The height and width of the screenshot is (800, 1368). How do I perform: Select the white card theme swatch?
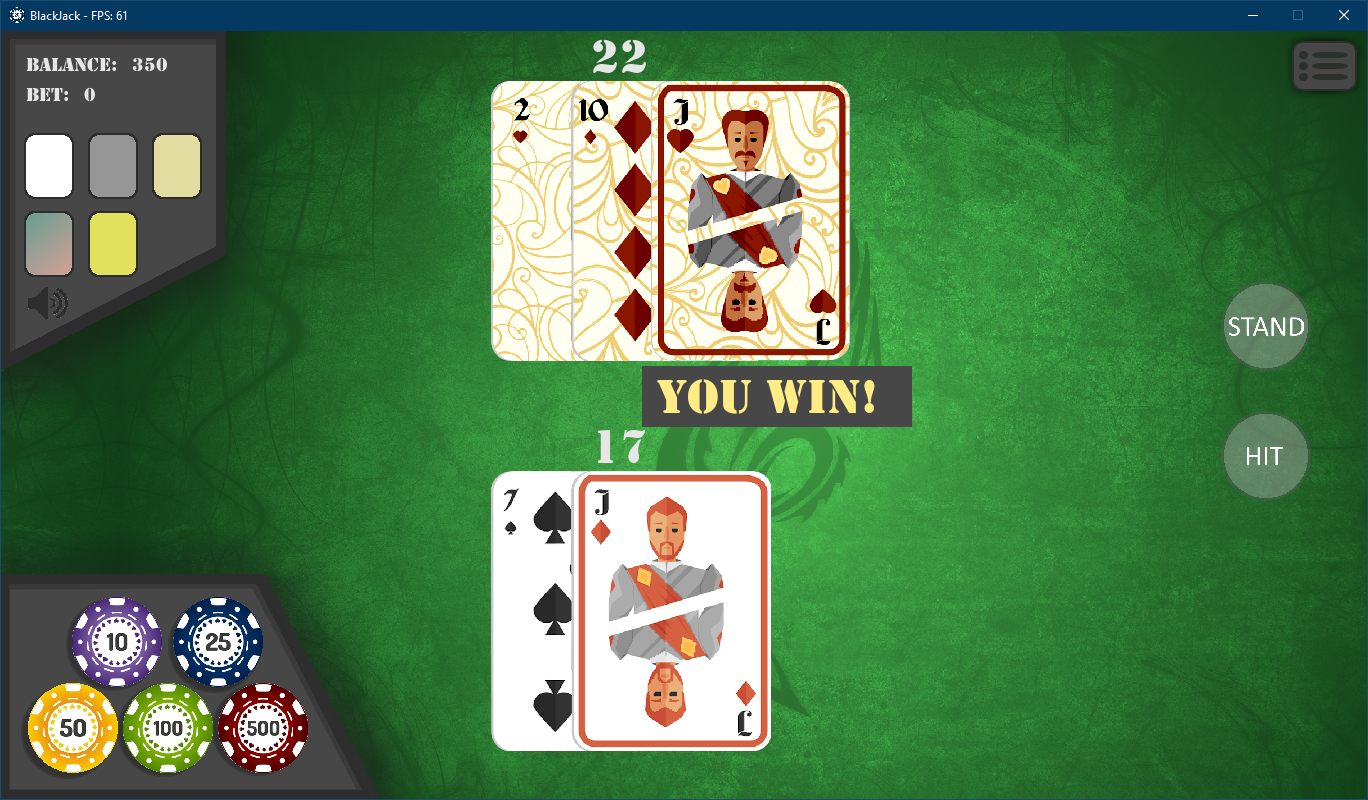(48, 166)
